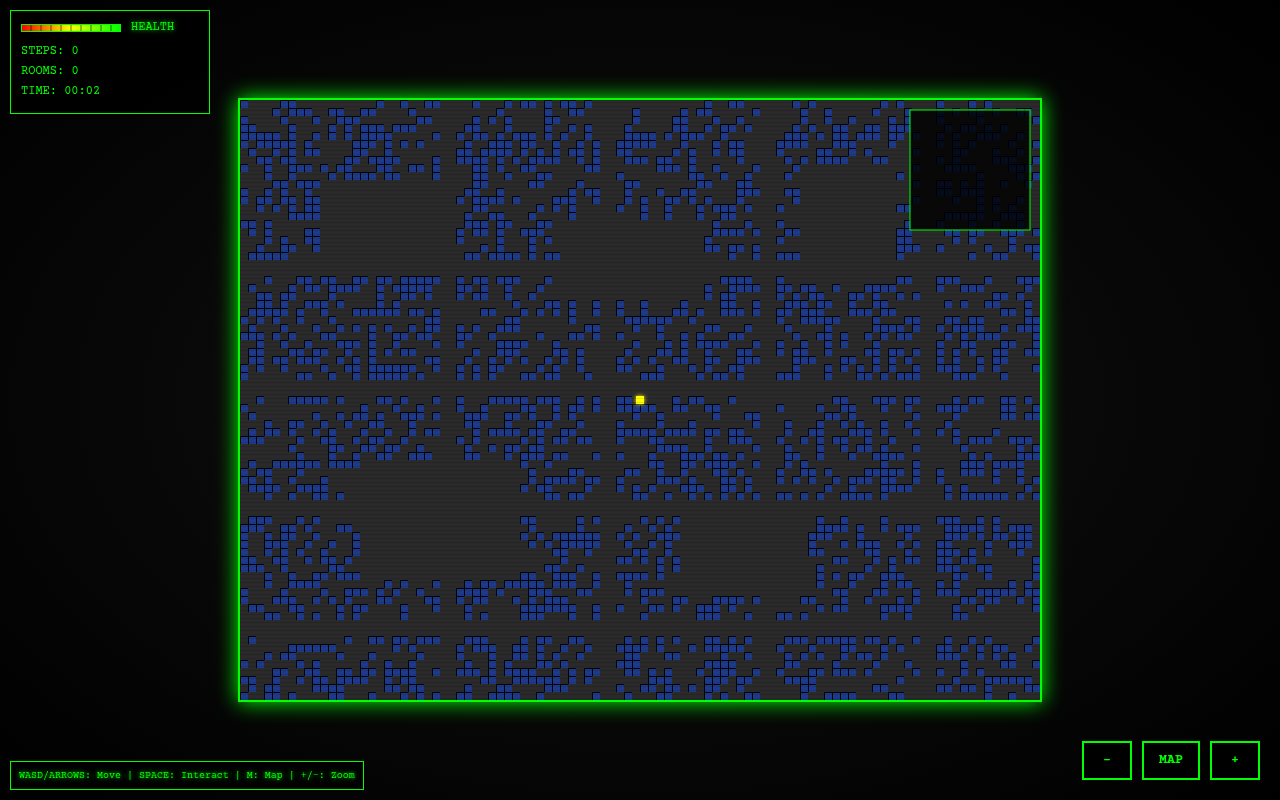Screen dimensions: 1280x800
Task: Click the HEALTH label
Action: 152,26
